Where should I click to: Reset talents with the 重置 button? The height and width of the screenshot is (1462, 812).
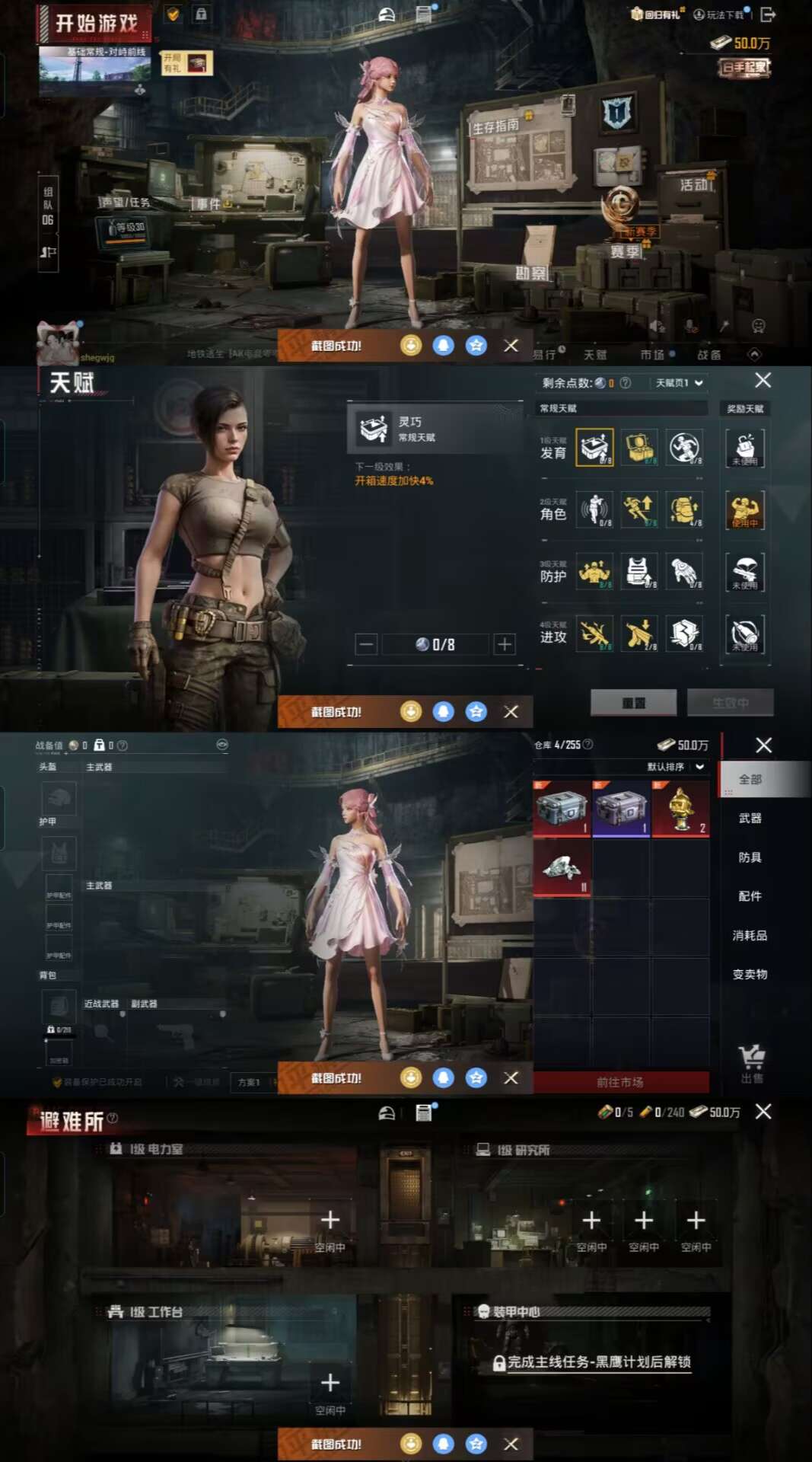(633, 703)
